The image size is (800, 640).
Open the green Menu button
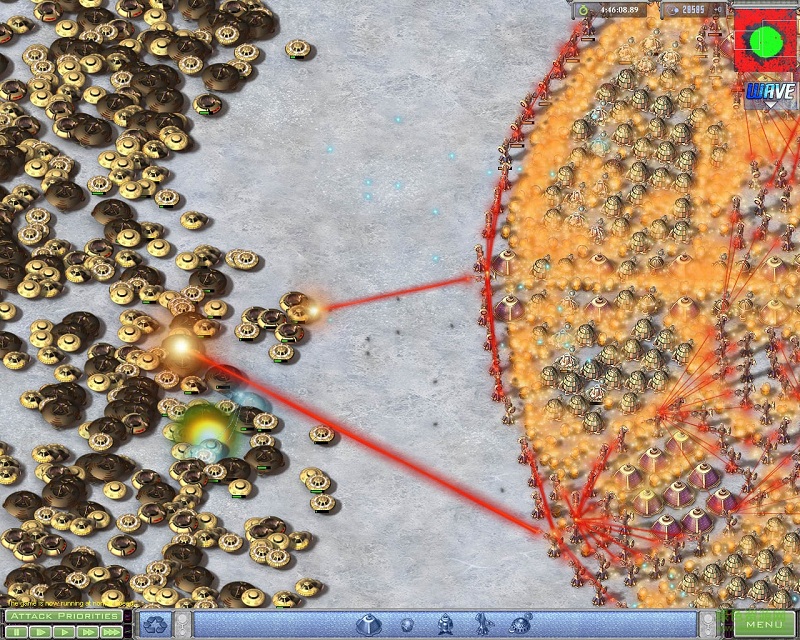[x=764, y=625]
